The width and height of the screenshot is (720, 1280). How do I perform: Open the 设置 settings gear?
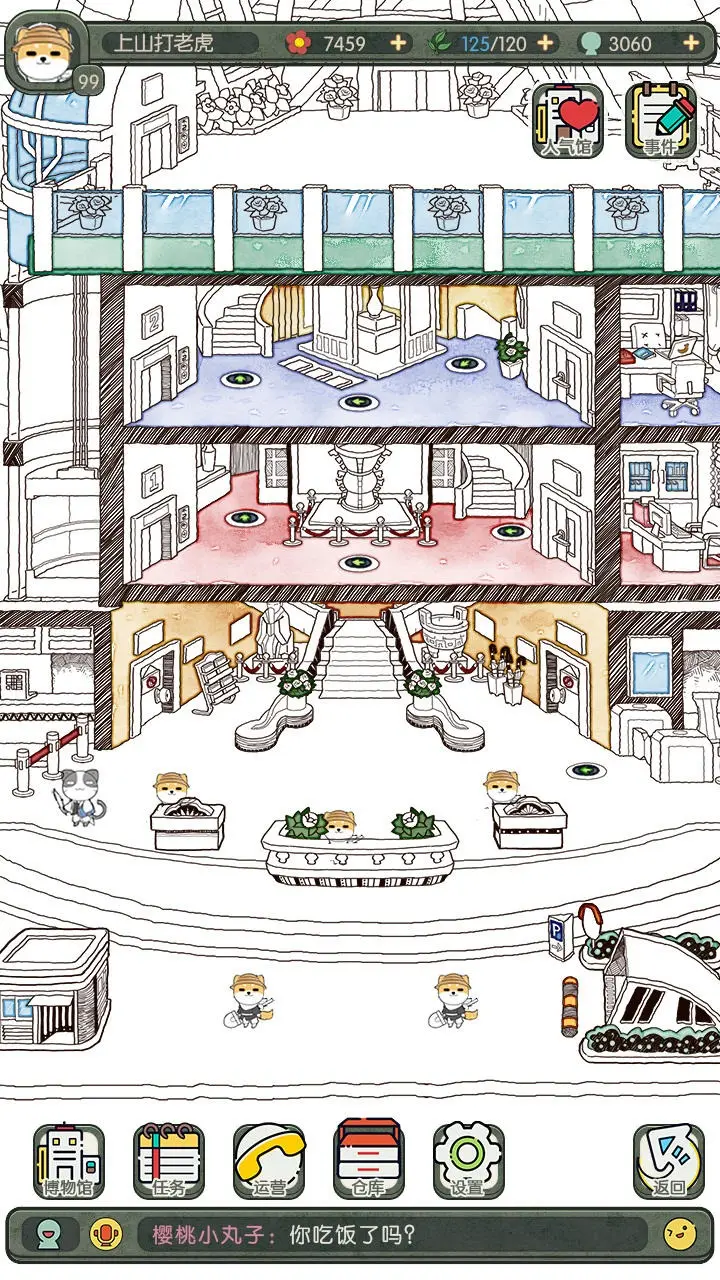468,1161
